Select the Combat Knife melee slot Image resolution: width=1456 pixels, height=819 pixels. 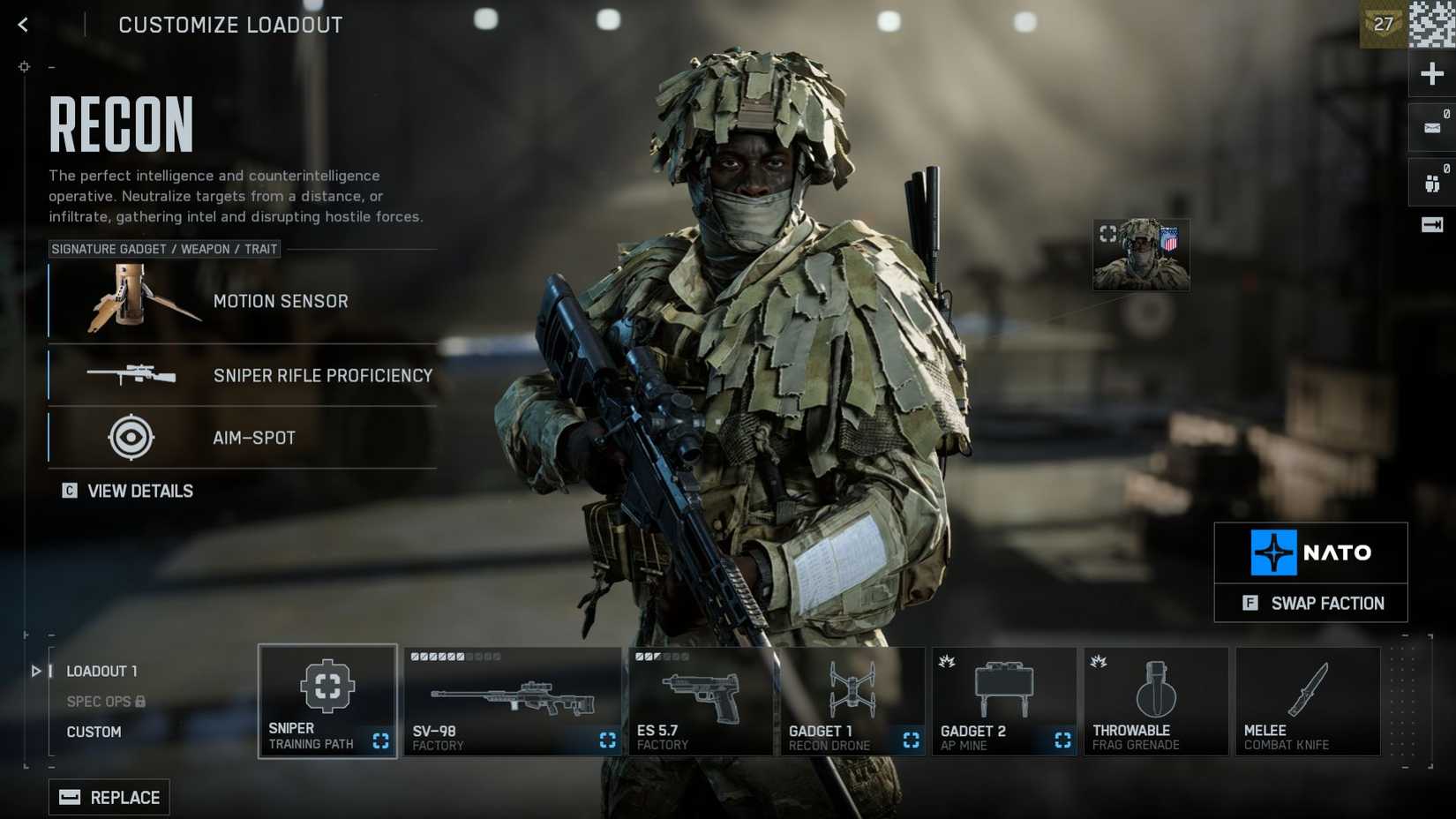1307,700
